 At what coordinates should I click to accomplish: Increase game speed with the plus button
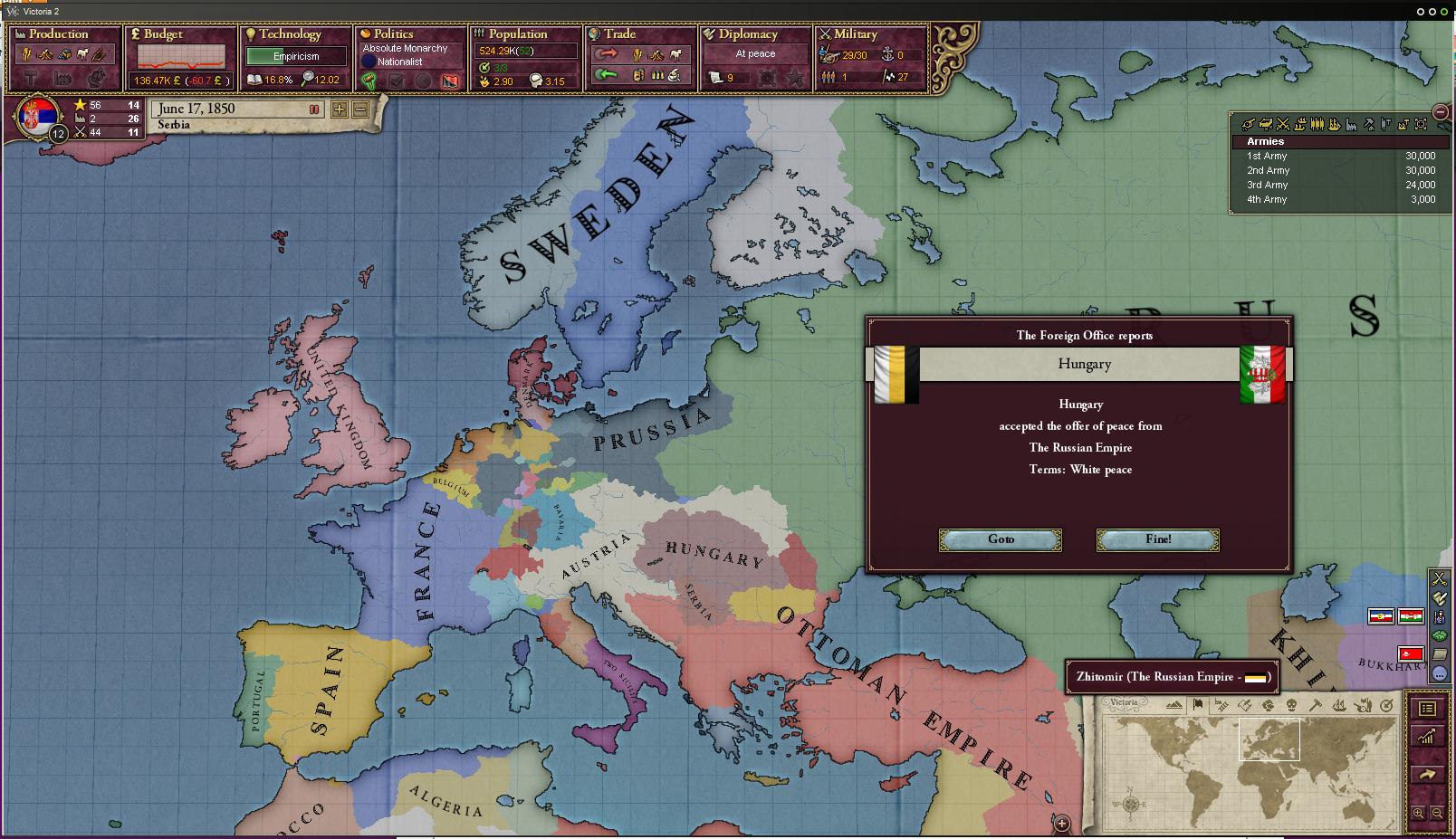coord(339,110)
